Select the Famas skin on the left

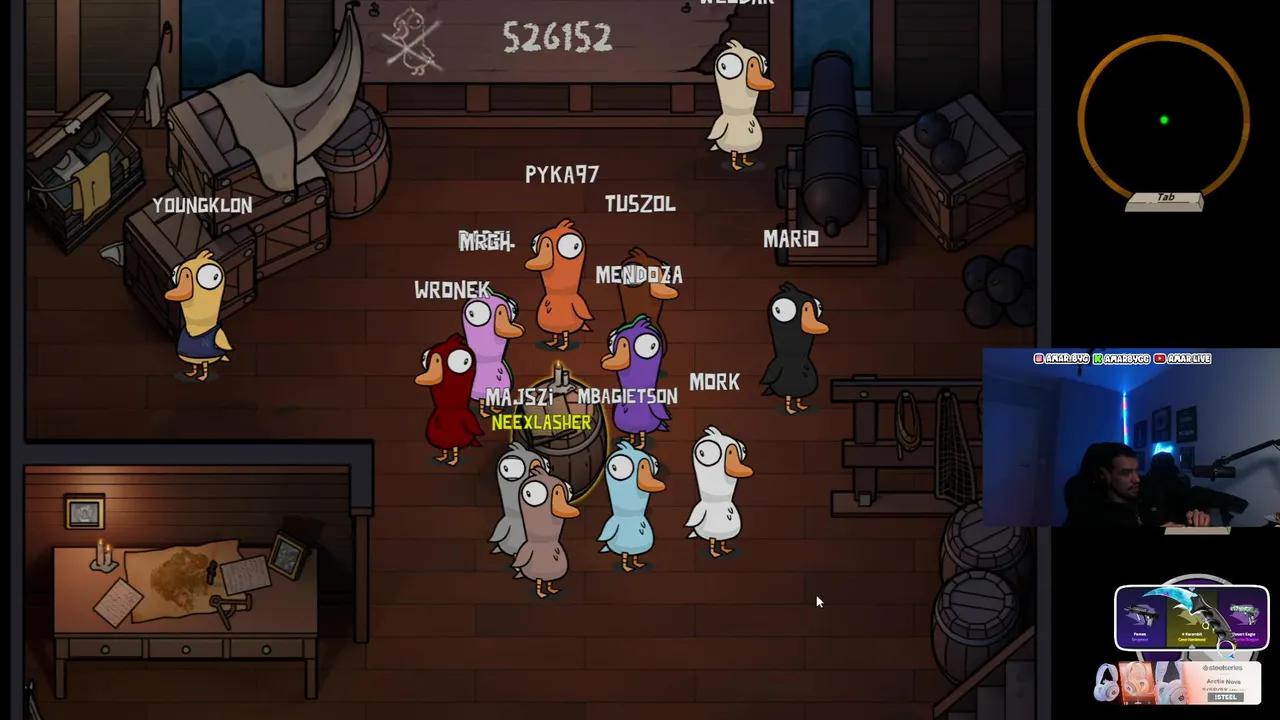click(x=1141, y=615)
